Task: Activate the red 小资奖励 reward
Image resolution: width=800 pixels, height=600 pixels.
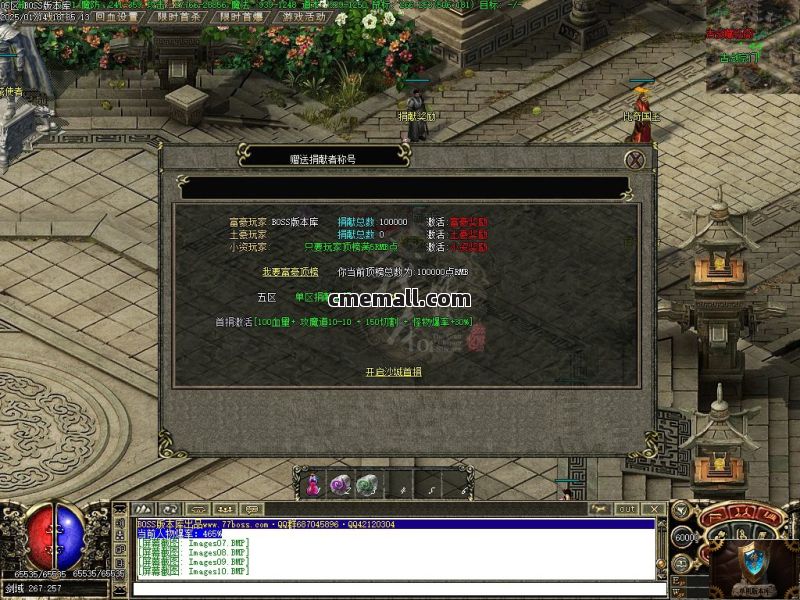Action: [469, 247]
